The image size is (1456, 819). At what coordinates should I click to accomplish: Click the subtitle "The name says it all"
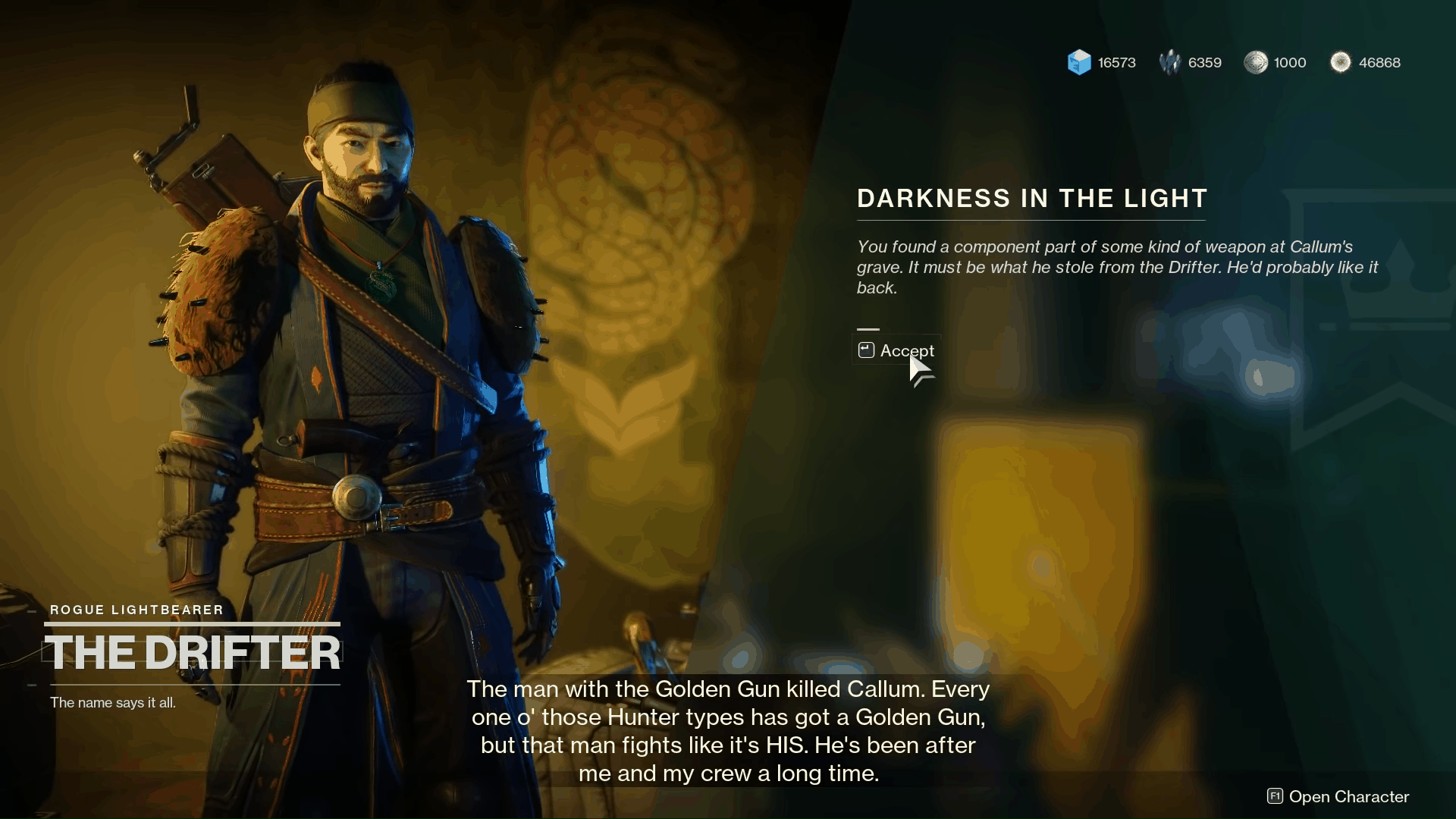coord(112,702)
